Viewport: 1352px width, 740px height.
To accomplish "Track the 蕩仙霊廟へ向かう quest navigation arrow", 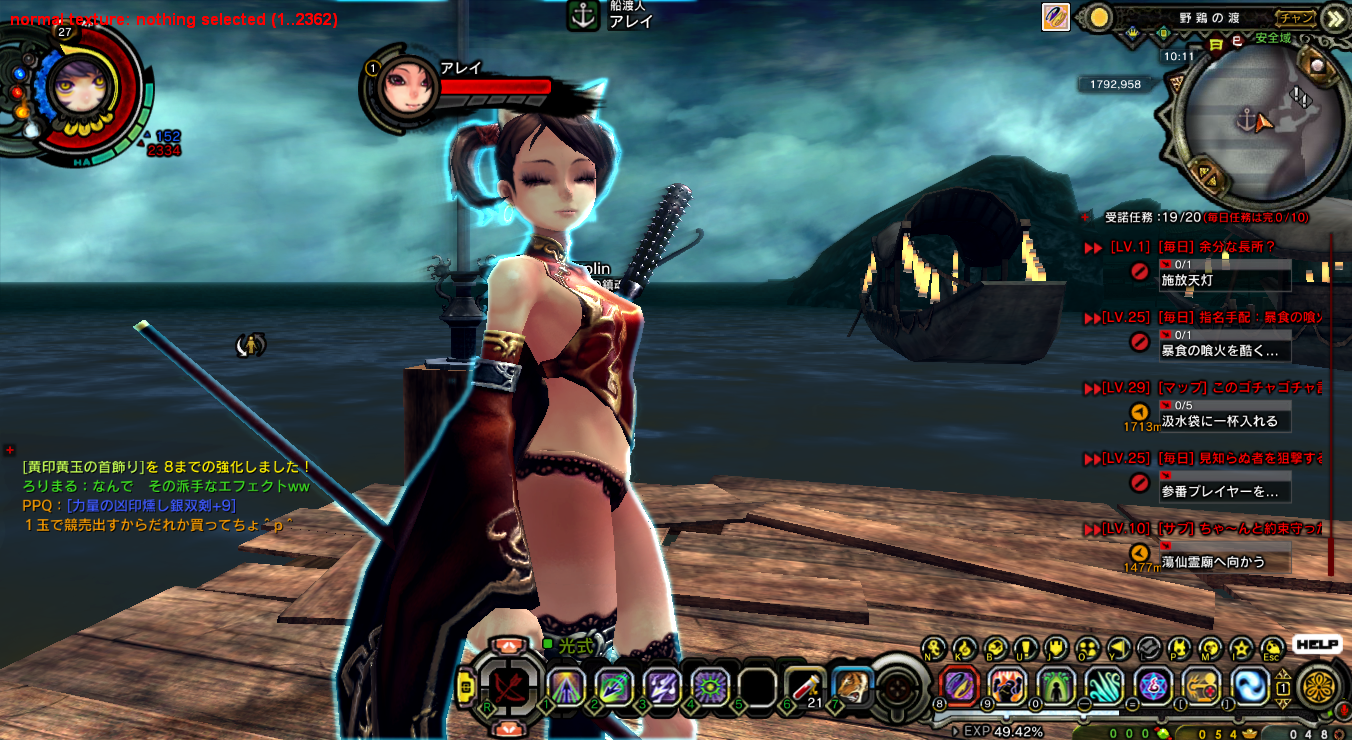I will pyautogui.click(x=1139, y=553).
